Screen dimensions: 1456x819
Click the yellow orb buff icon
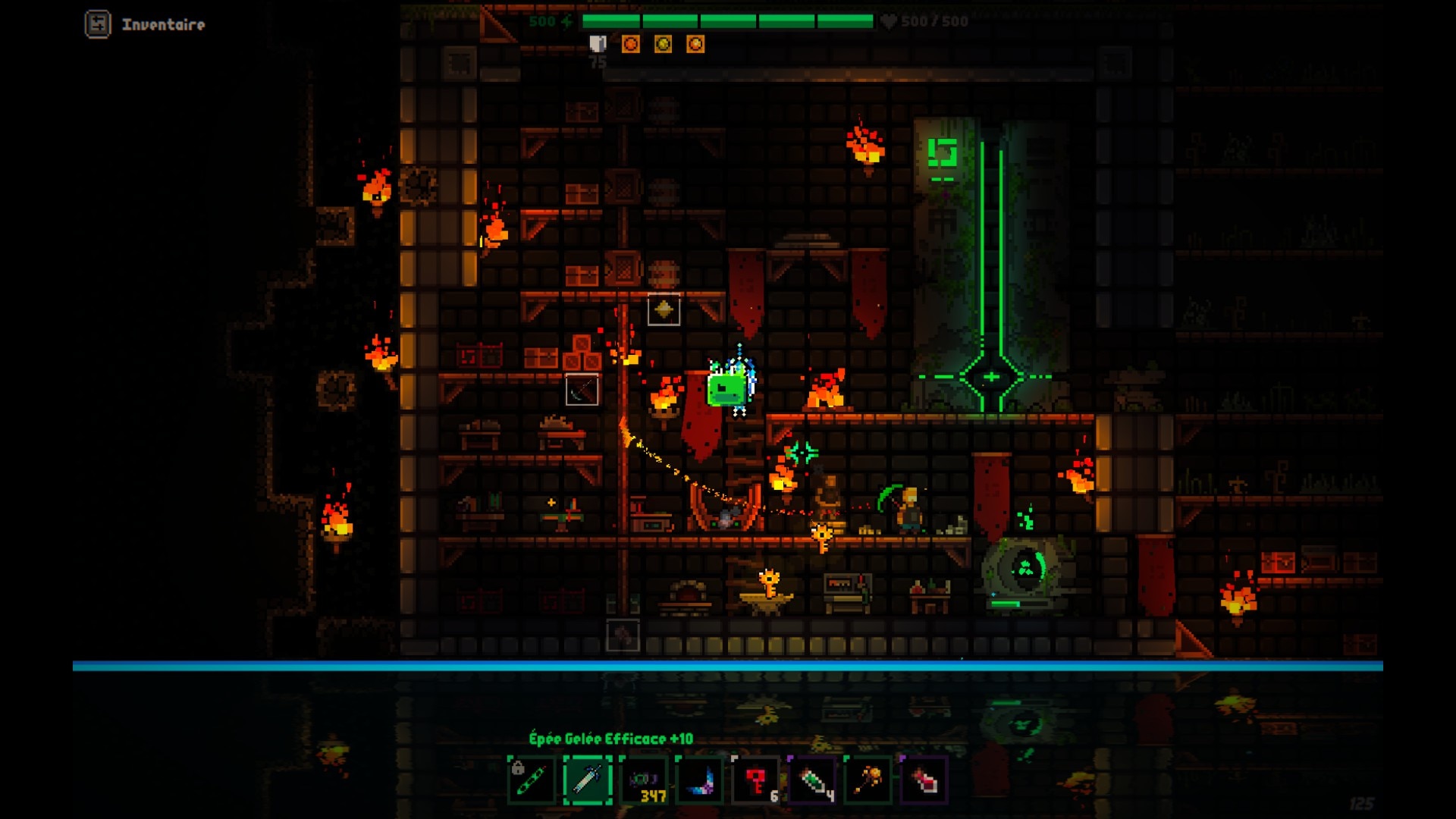pyautogui.click(x=663, y=44)
